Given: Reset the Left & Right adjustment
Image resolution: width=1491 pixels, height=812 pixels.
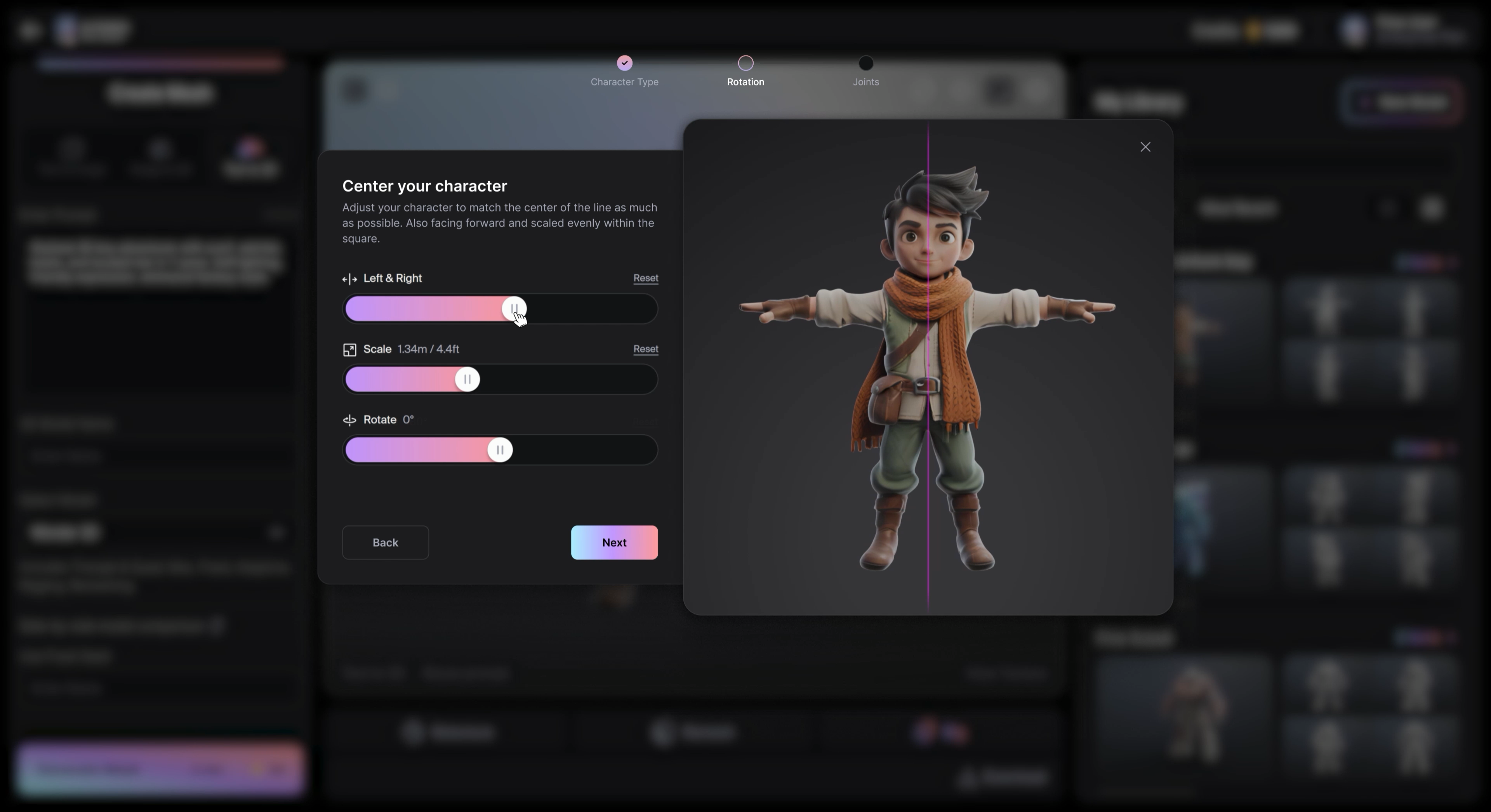Looking at the screenshot, I should (645, 278).
